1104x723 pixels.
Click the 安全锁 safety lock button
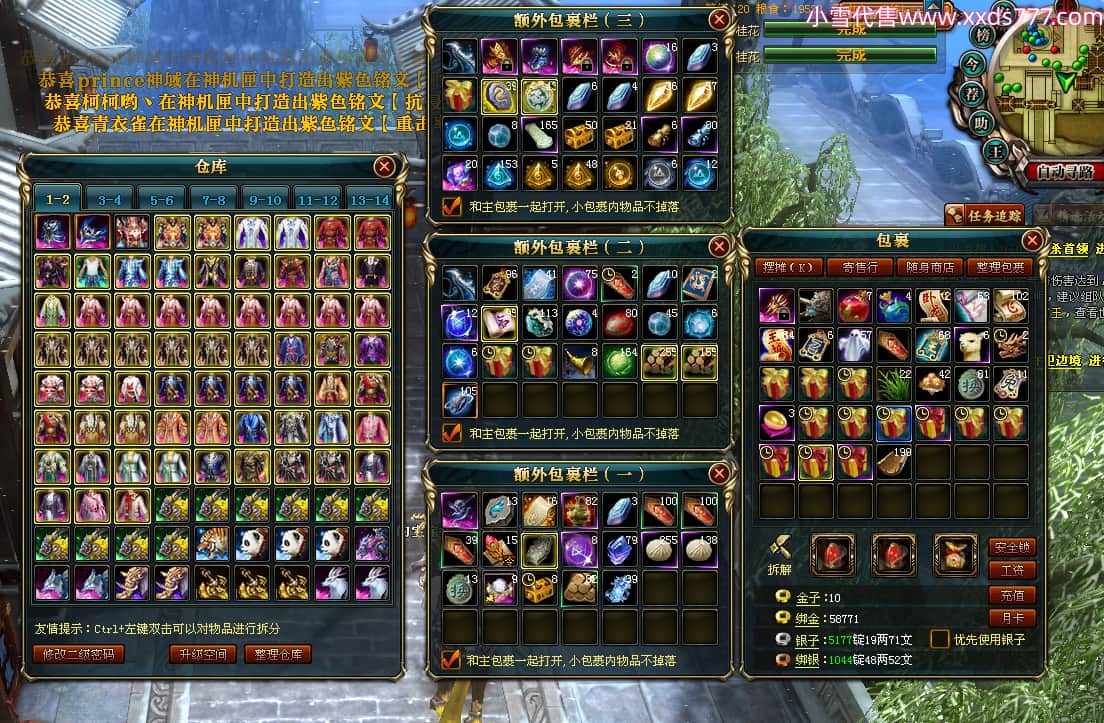[1010, 547]
